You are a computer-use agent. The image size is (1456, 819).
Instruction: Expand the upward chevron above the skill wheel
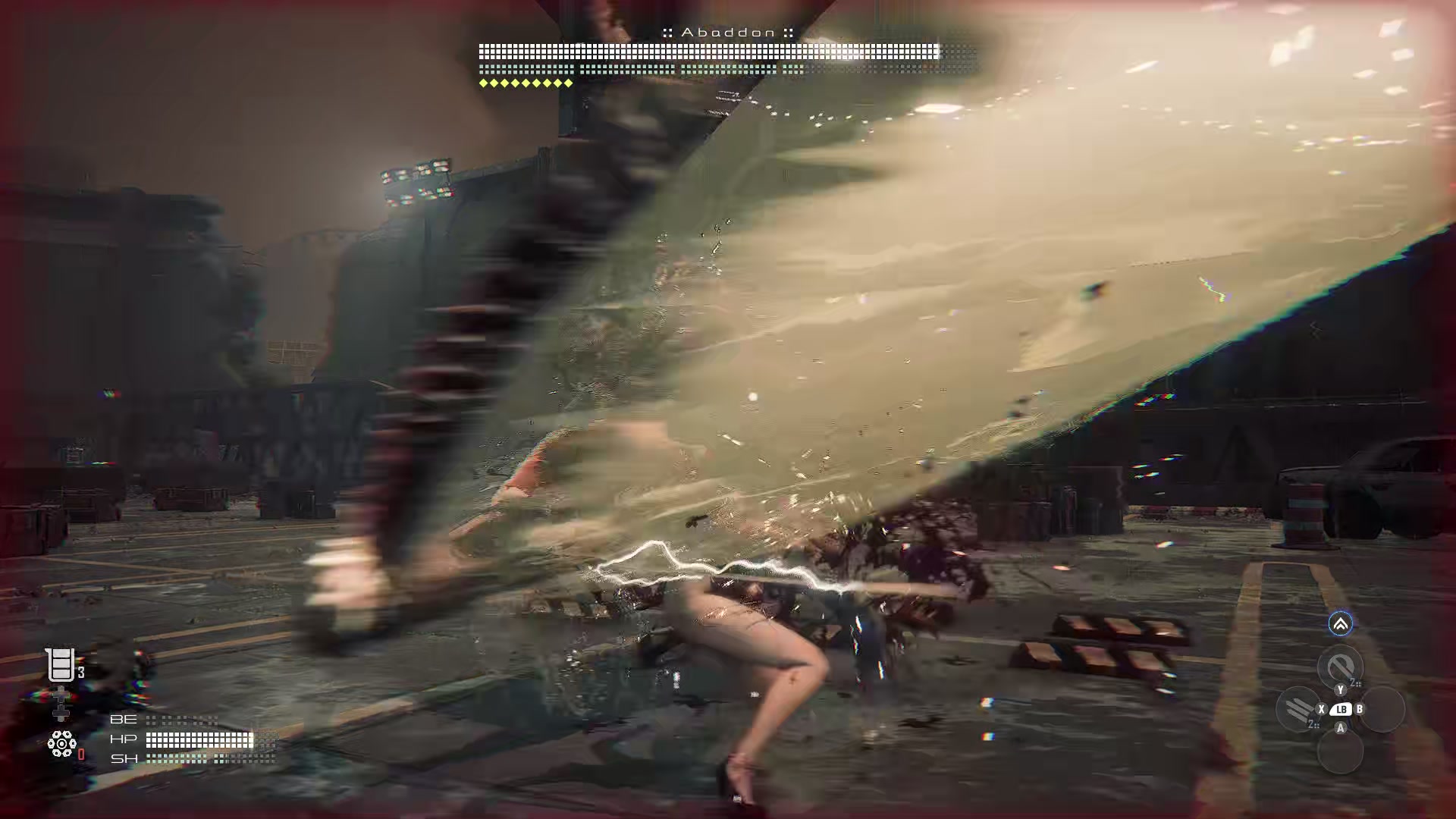click(x=1340, y=625)
